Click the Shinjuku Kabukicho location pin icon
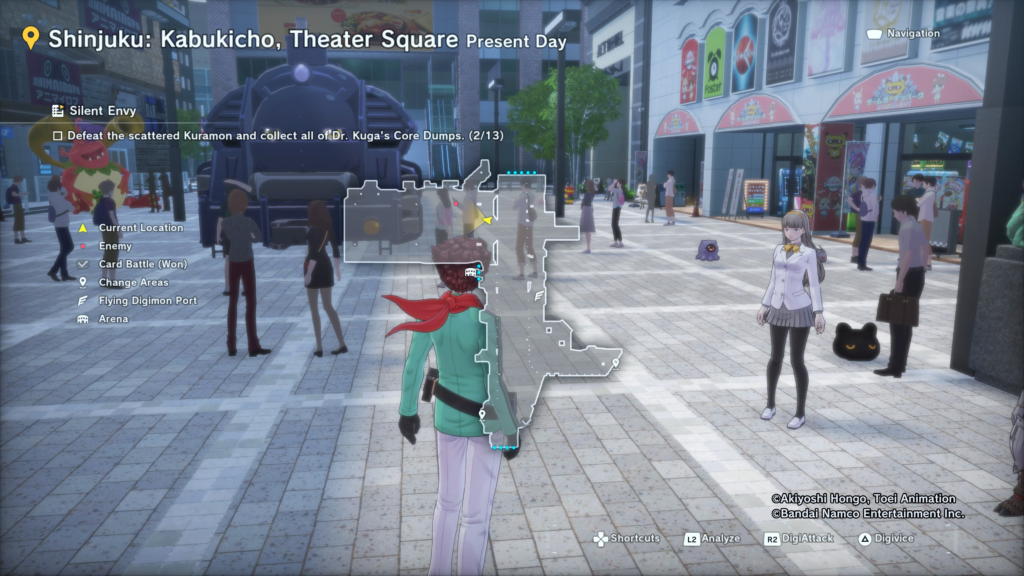 tap(31, 39)
